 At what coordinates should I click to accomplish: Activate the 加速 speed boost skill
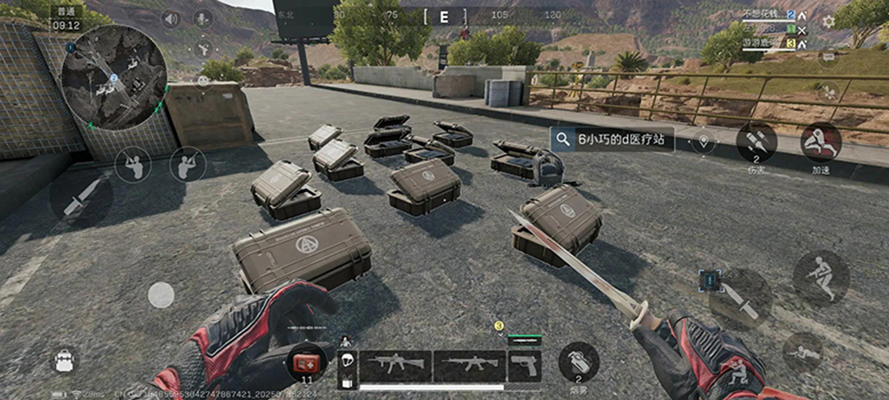pos(821,142)
